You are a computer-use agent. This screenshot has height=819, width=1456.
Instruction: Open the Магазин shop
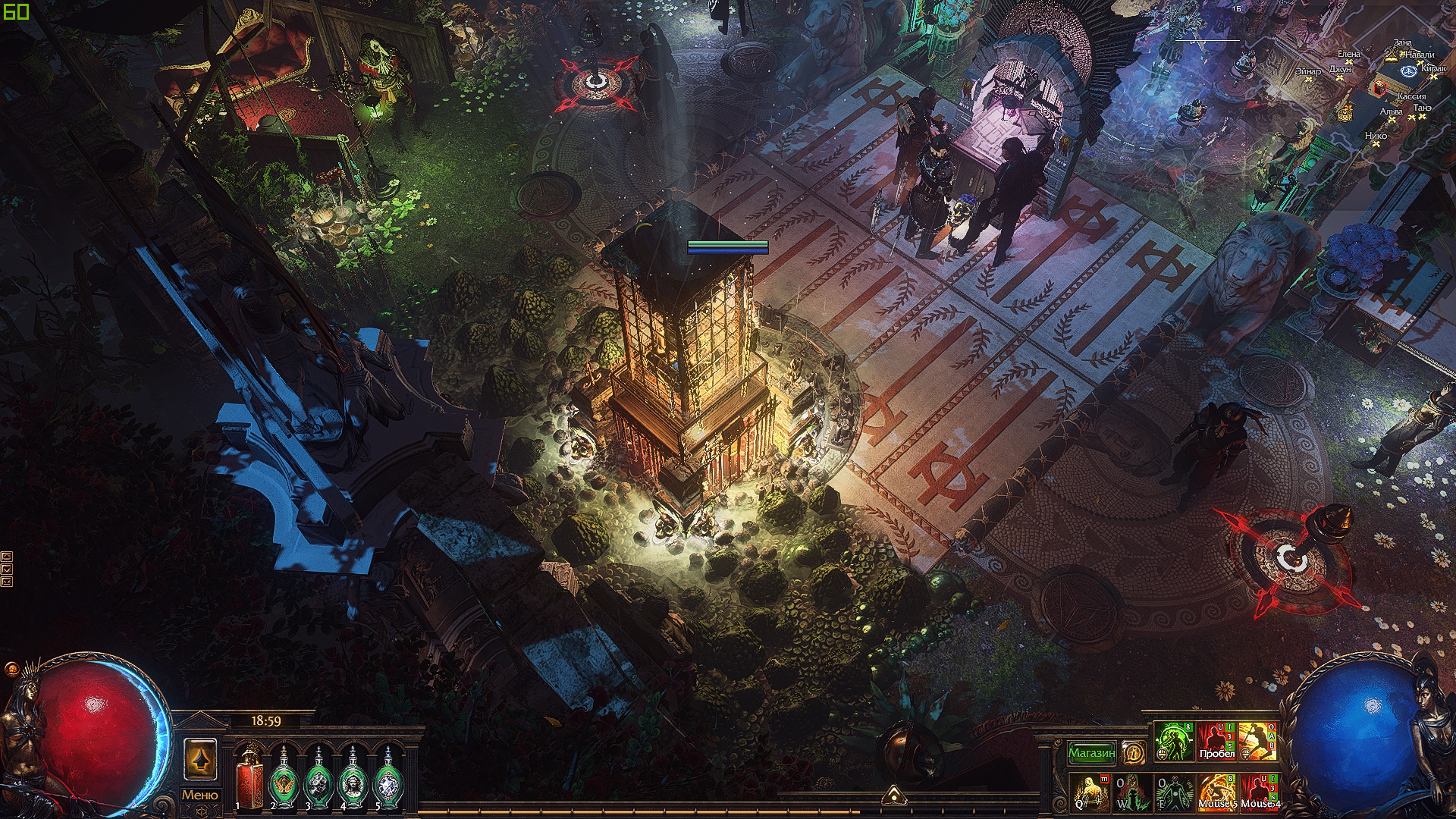click(1091, 752)
